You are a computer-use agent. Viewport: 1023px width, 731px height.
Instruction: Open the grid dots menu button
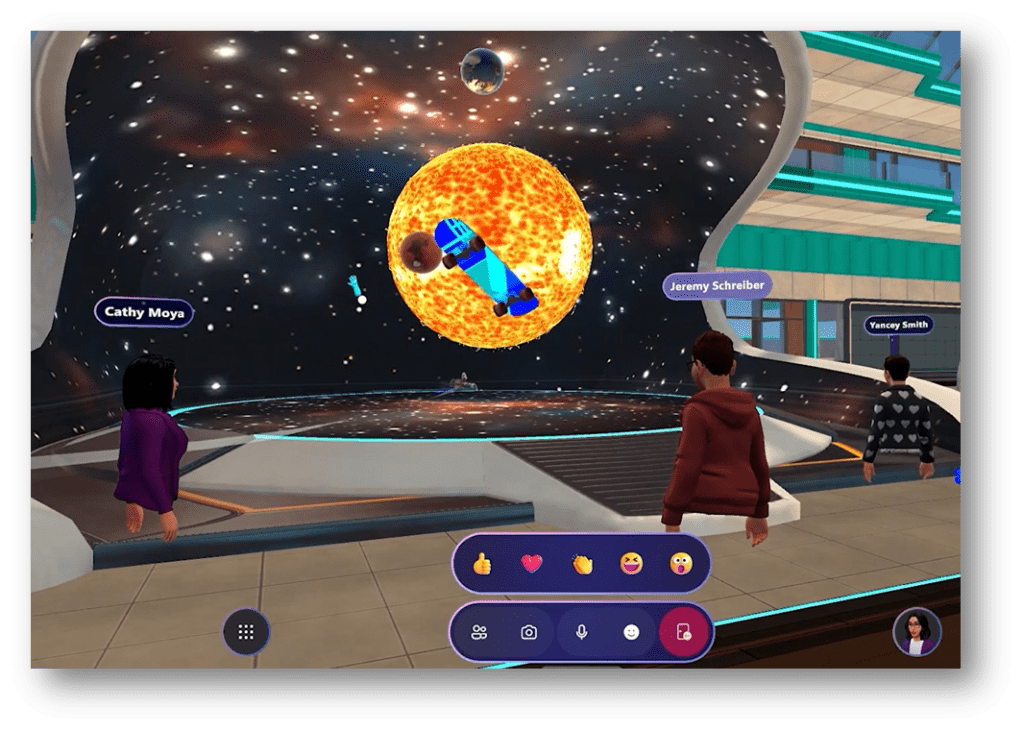[x=246, y=632]
